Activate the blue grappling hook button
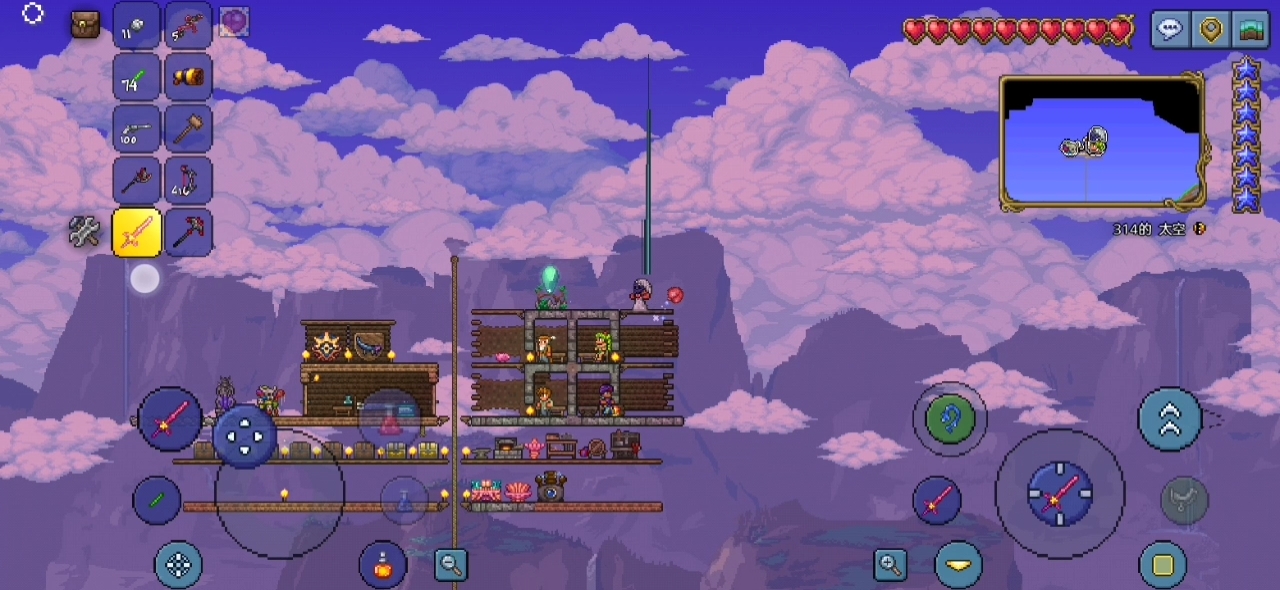 pyautogui.click(x=949, y=418)
